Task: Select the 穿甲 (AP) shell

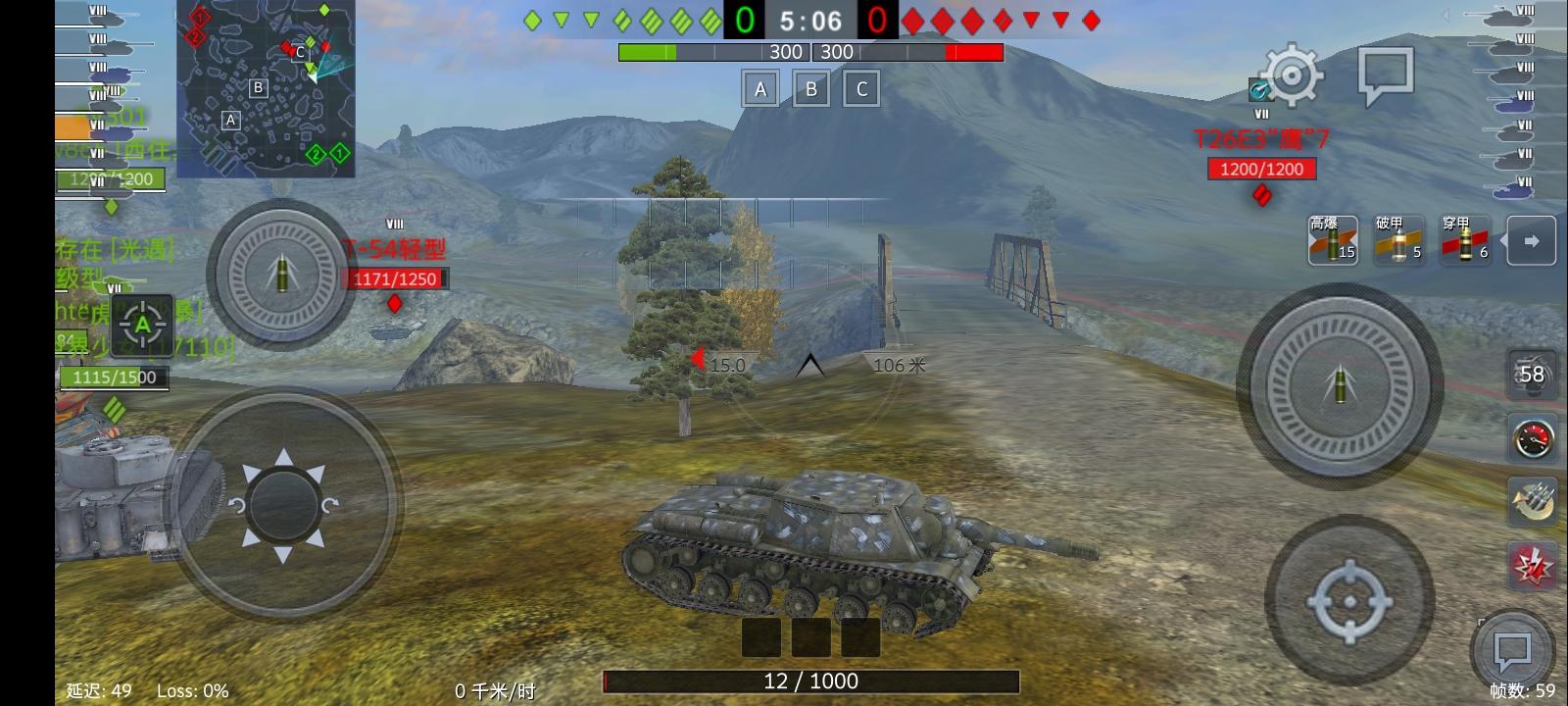Action: tap(1464, 240)
